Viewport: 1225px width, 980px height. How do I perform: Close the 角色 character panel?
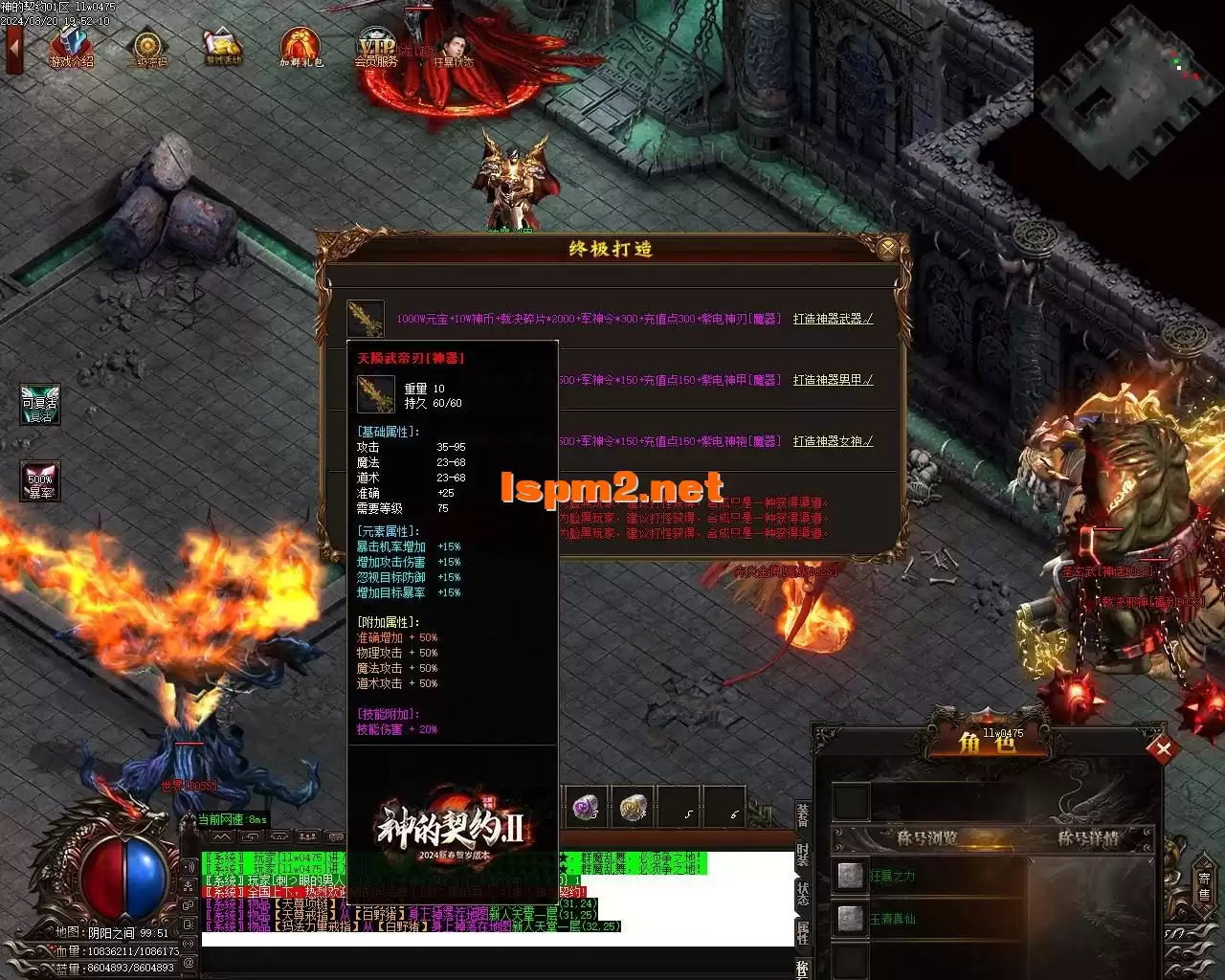pyautogui.click(x=1163, y=749)
